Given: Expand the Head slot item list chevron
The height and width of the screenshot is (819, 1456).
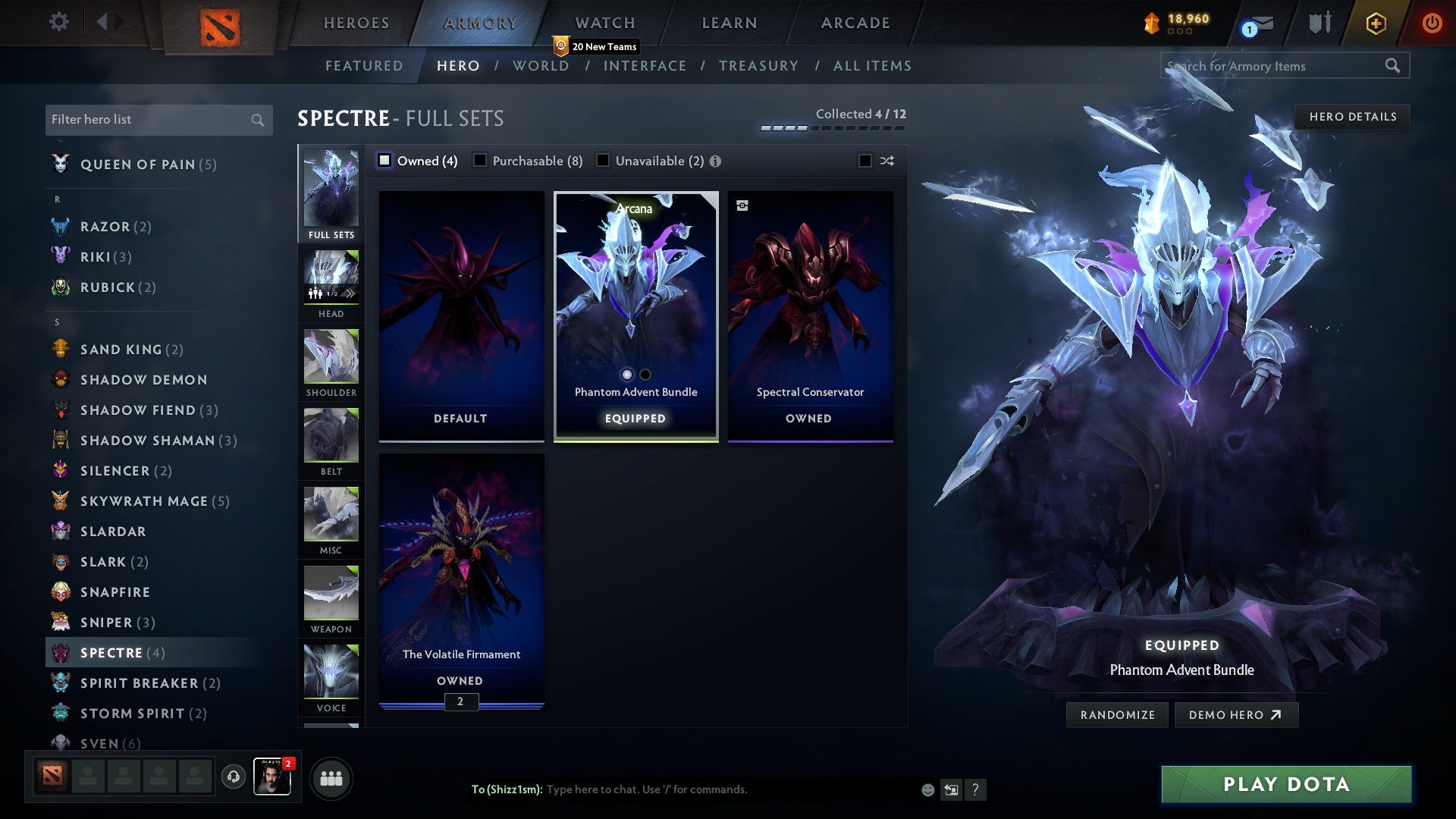Looking at the screenshot, I should tap(351, 293).
